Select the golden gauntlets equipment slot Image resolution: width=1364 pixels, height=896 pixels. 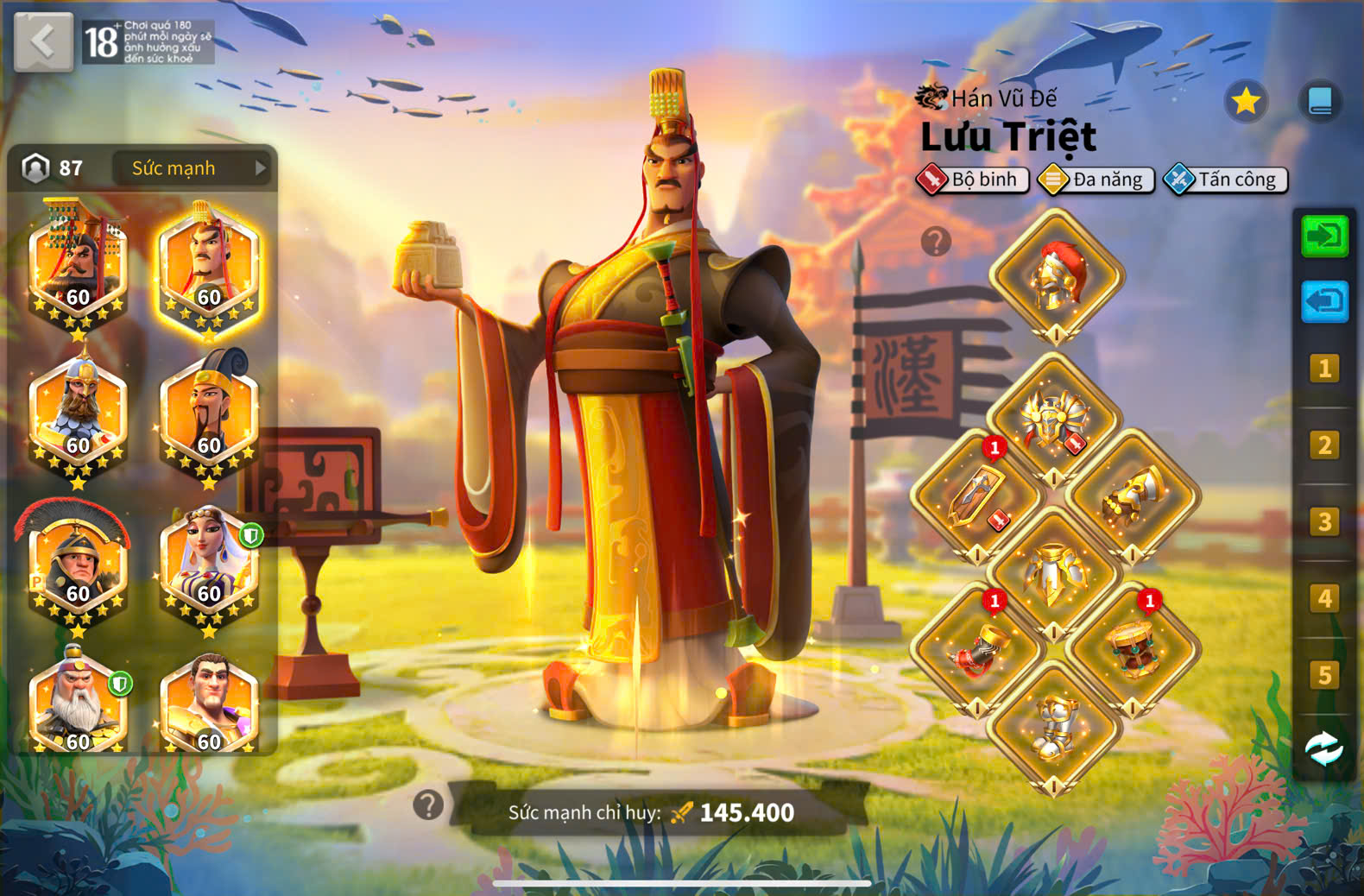point(1133,496)
